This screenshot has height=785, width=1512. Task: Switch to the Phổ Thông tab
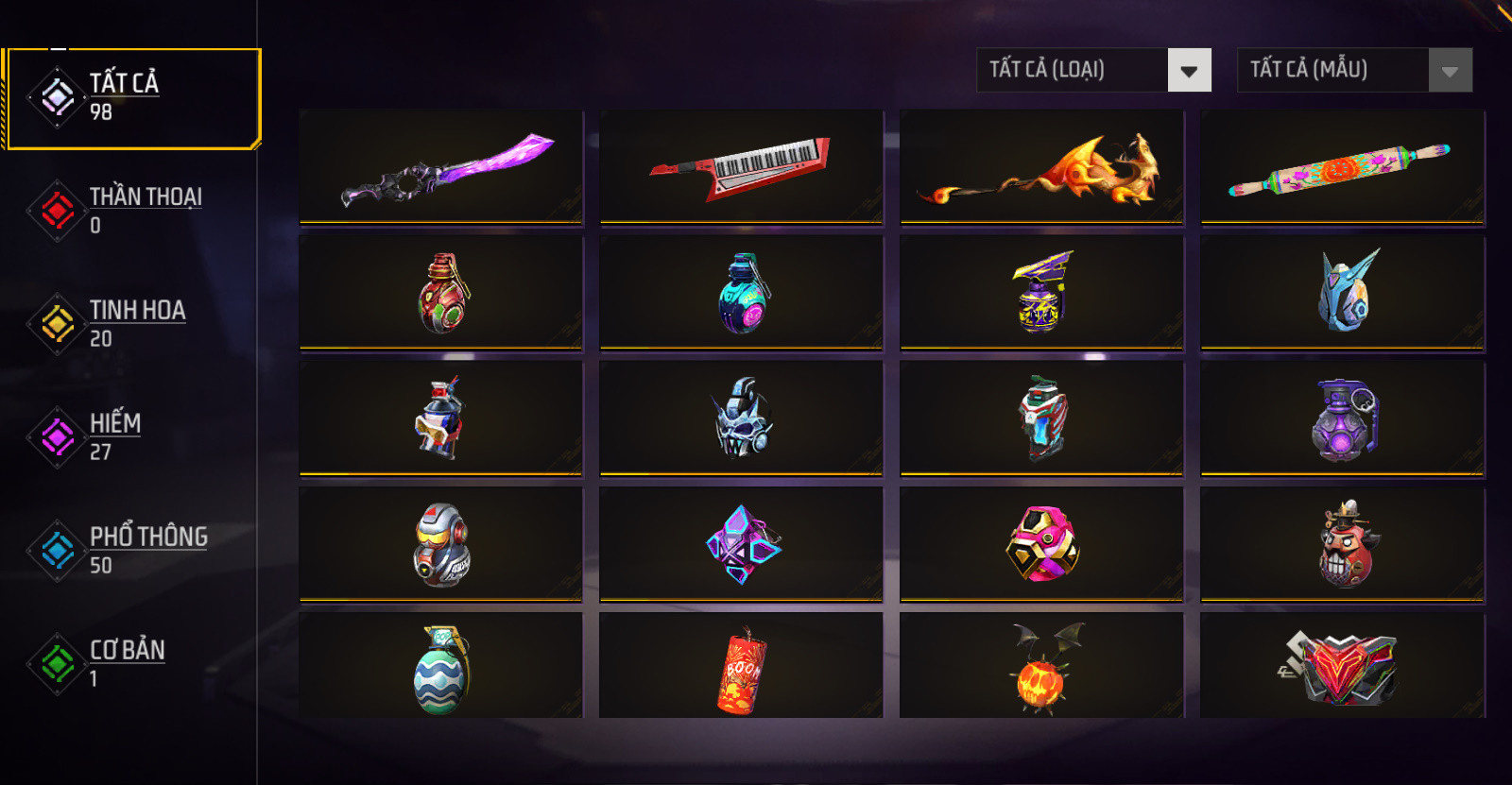pos(130,550)
